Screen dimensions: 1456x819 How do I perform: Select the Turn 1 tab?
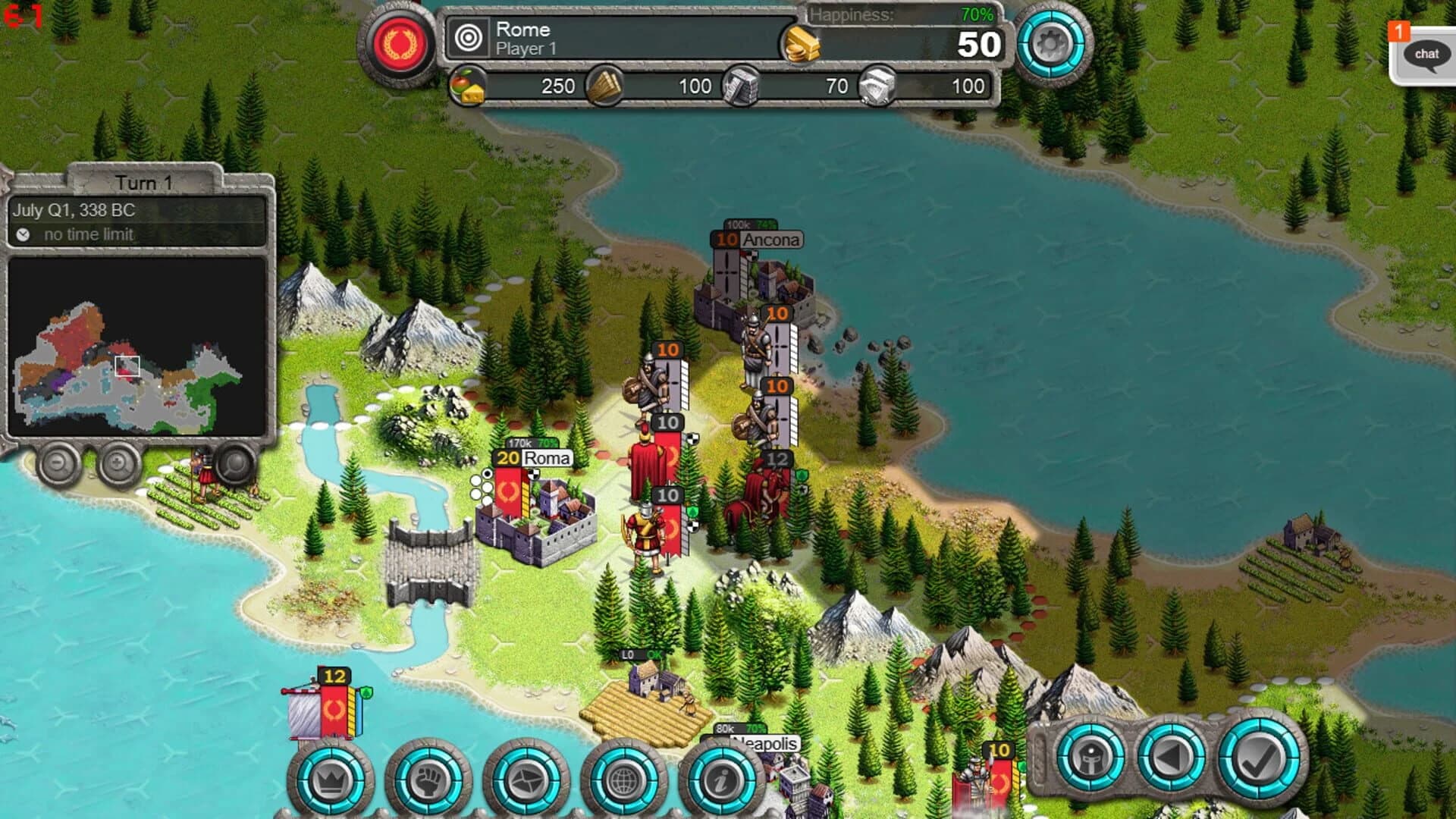(144, 182)
